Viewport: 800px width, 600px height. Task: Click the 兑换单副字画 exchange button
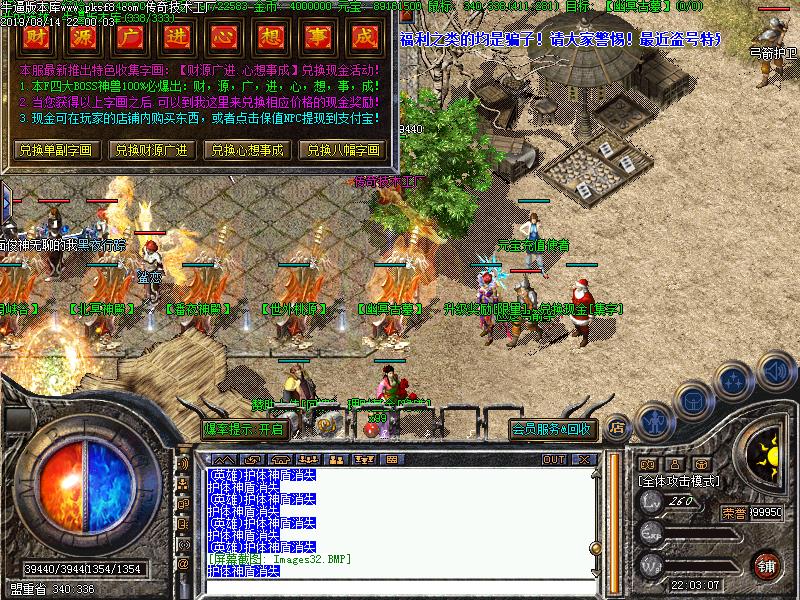[x=55, y=150]
